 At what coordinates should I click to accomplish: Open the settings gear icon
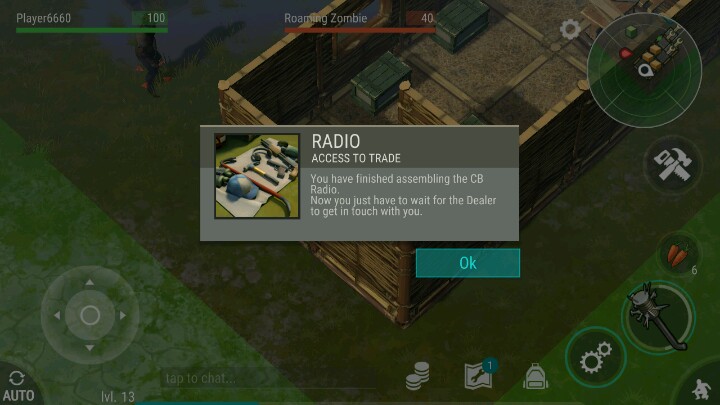570,29
